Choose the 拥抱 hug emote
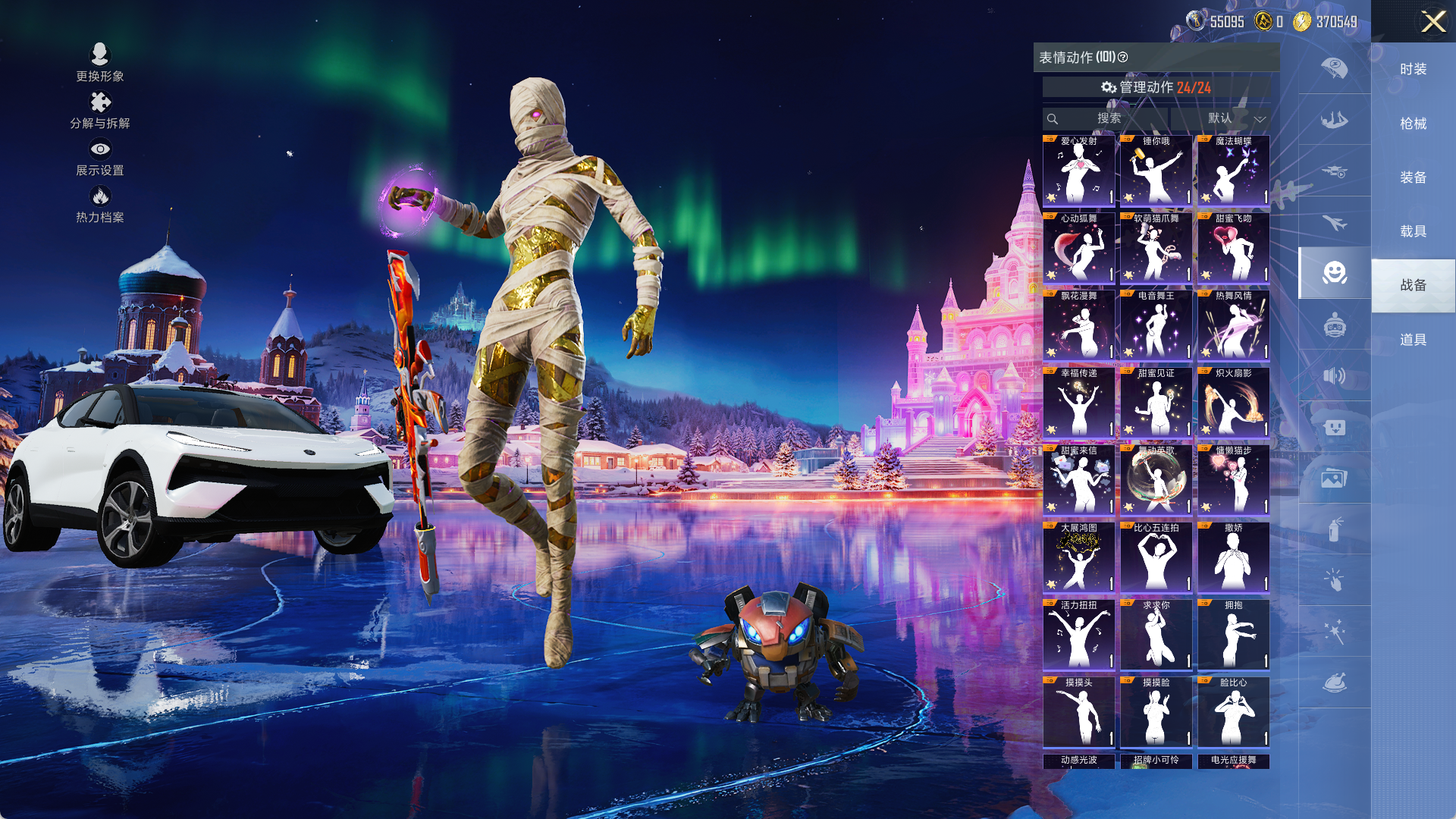Image resolution: width=1456 pixels, height=819 pixels. tap(1233, 635)
